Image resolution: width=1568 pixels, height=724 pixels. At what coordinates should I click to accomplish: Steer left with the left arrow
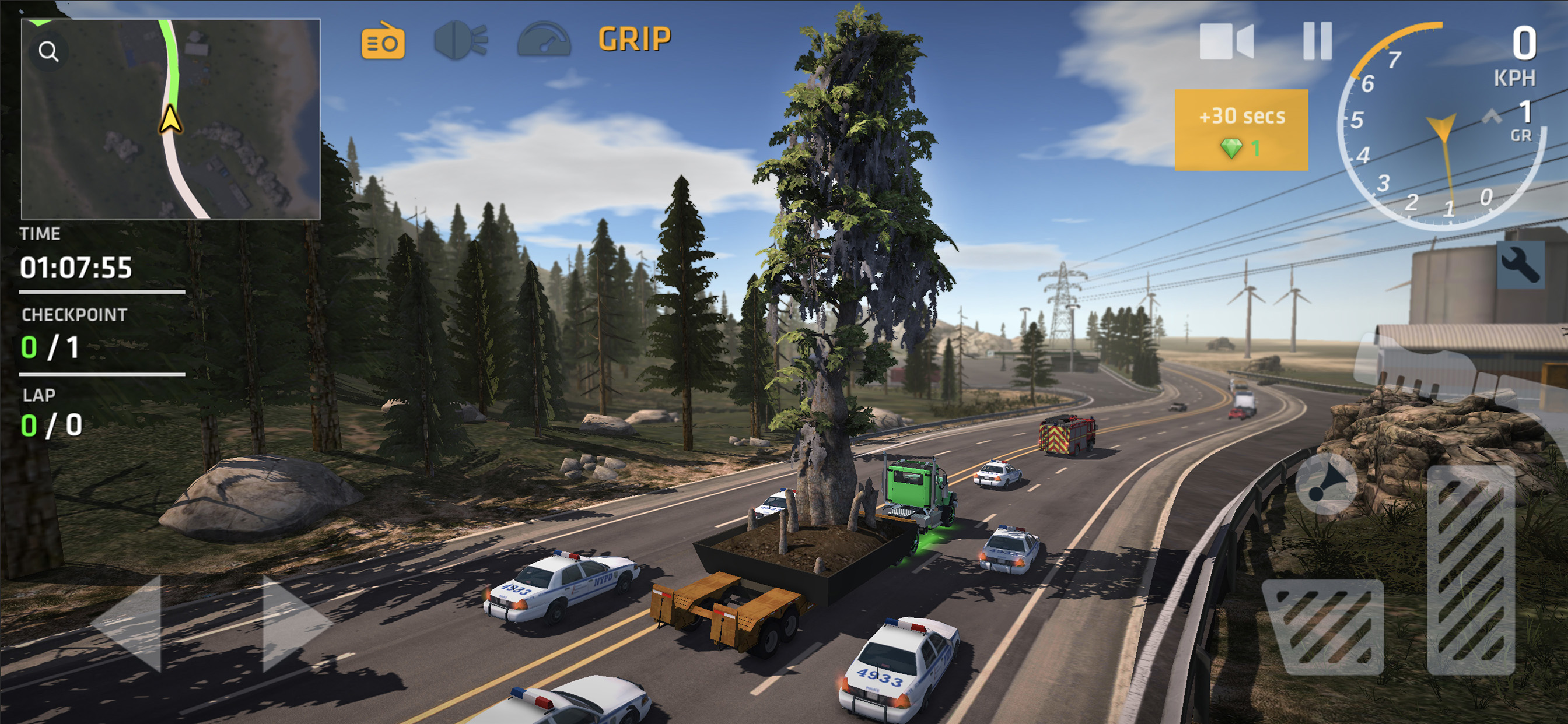click(x=129, y=623)
